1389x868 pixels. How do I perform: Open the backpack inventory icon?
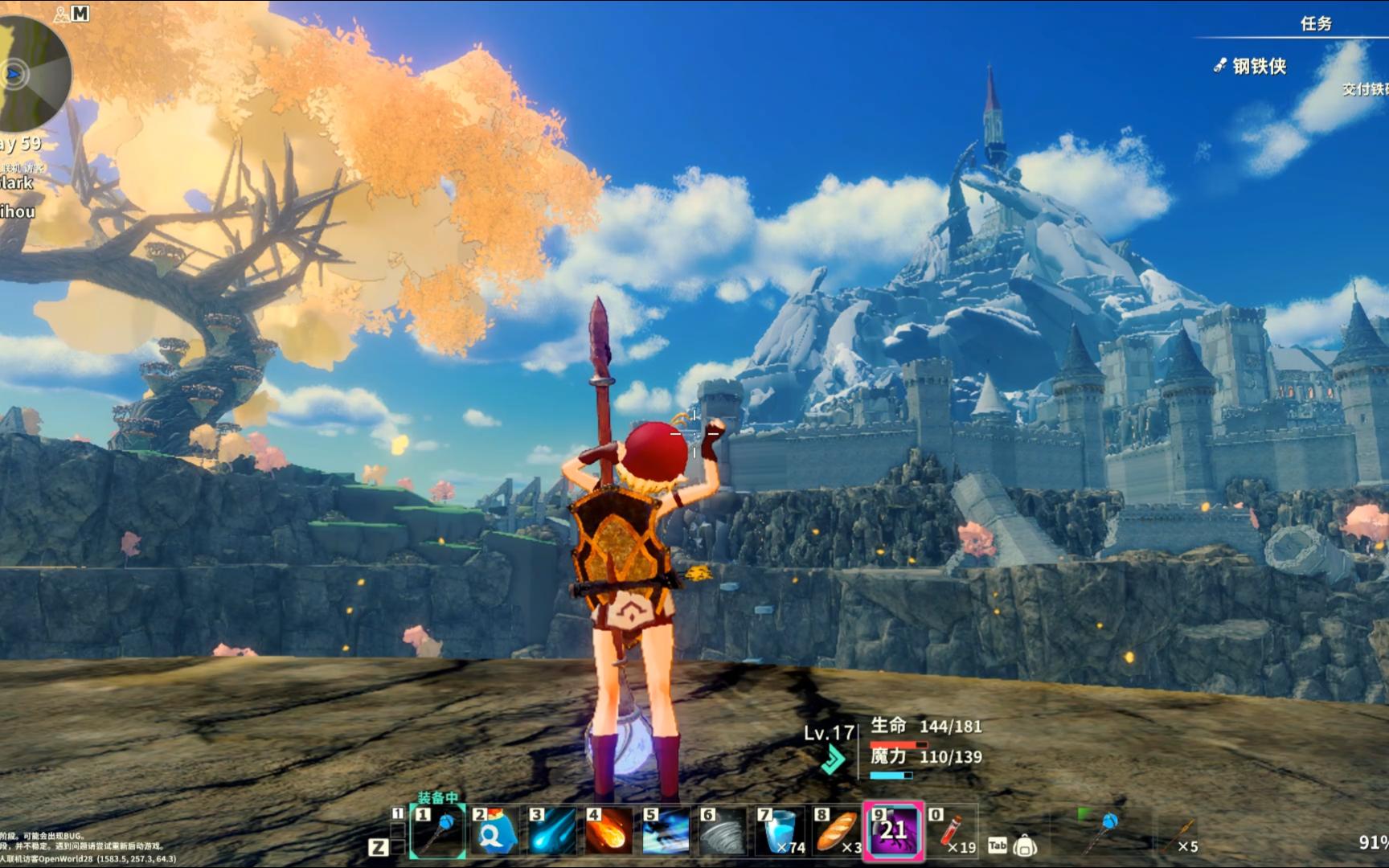[1024, 845]
